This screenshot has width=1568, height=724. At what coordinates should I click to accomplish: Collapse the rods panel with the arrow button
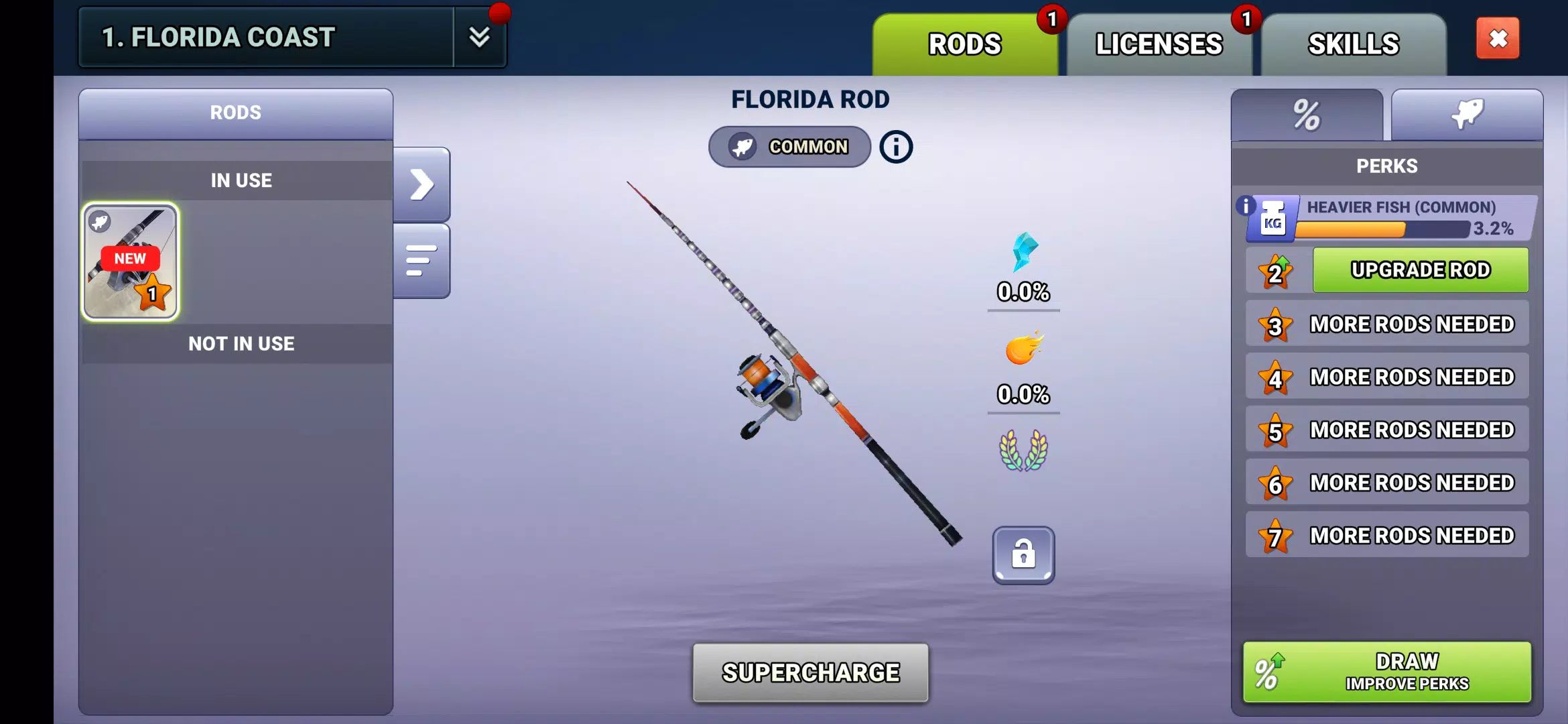click(x=422, y=184)
